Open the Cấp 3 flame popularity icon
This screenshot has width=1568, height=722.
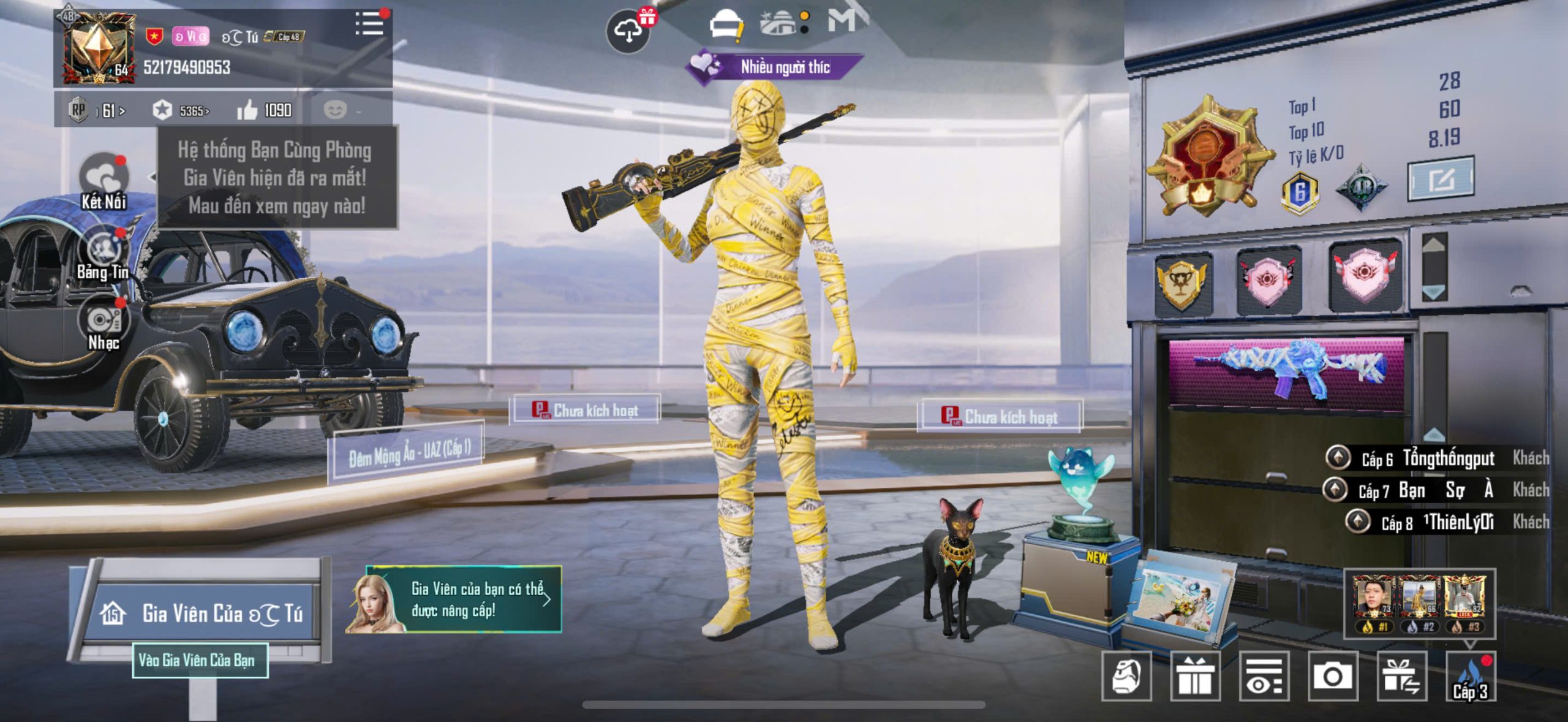pos(1470,677)
